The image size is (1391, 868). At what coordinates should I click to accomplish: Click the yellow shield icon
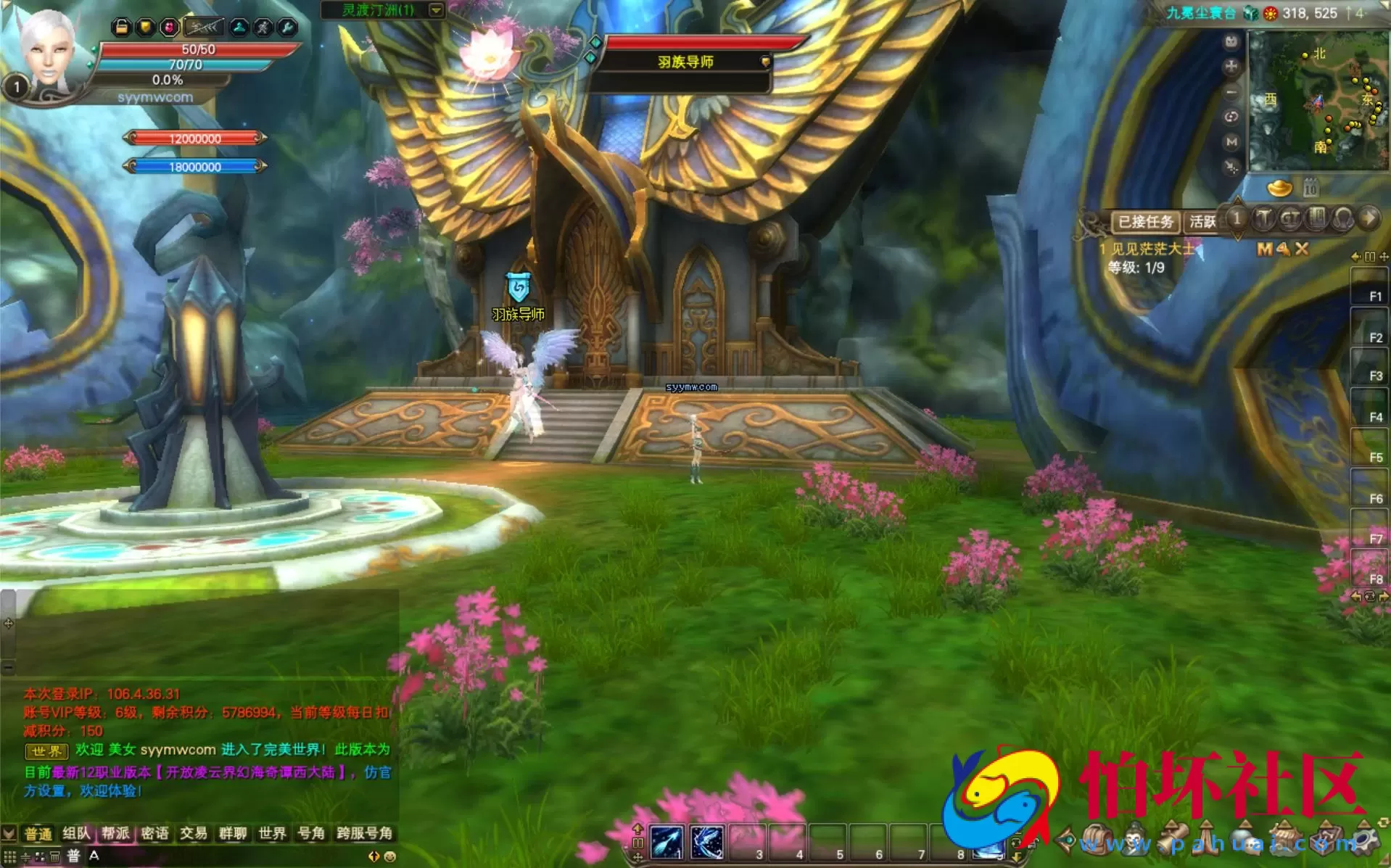(145, 28)
